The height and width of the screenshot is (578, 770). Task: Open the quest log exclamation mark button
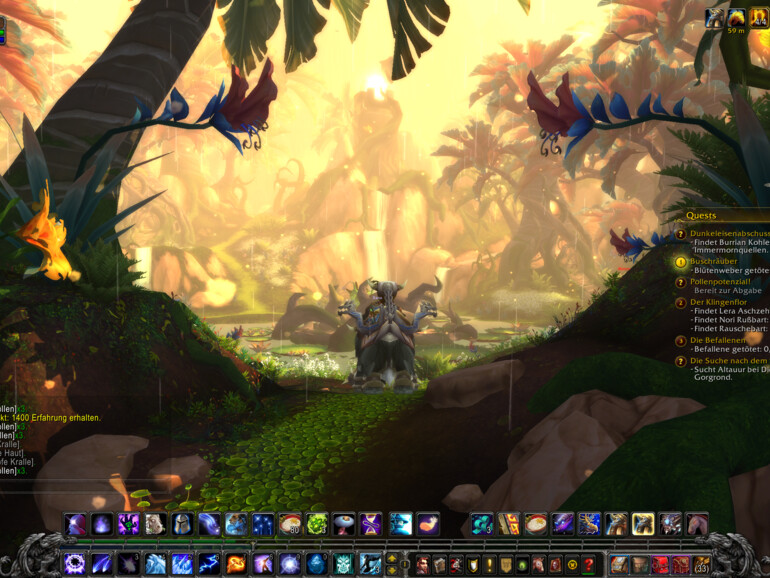pos(489,564)
